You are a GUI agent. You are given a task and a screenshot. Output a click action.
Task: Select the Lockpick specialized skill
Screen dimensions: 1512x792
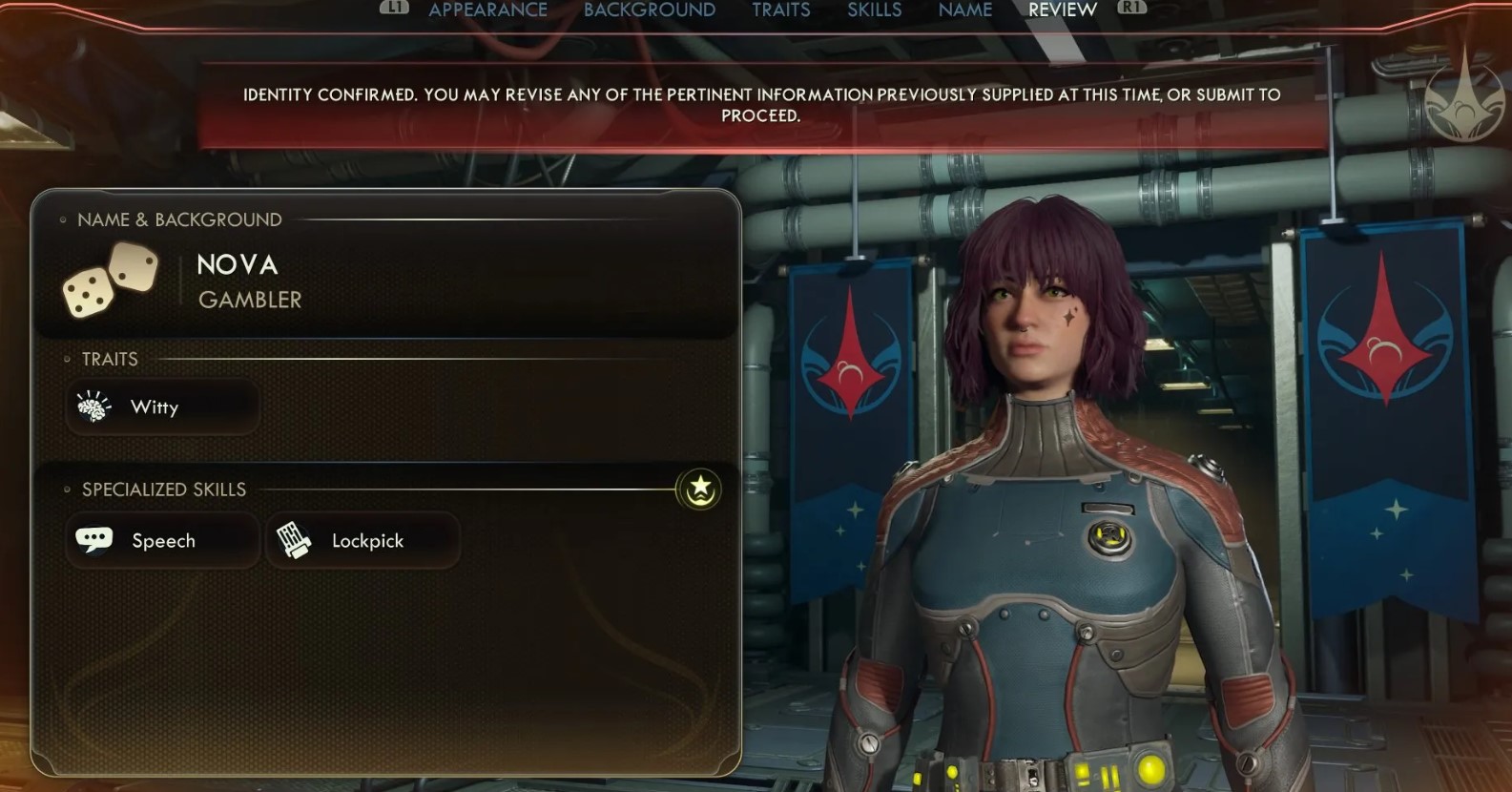[362, 541]
